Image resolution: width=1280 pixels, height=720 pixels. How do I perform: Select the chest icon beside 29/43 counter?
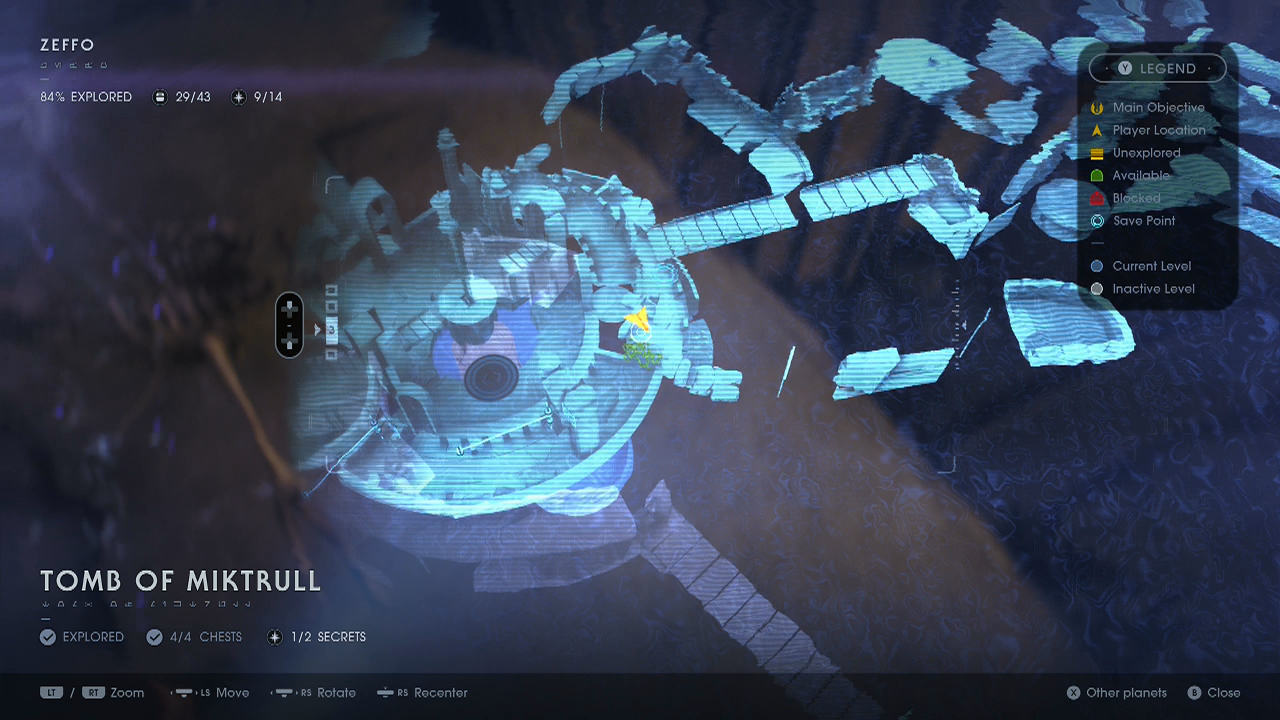pos(160,97)
